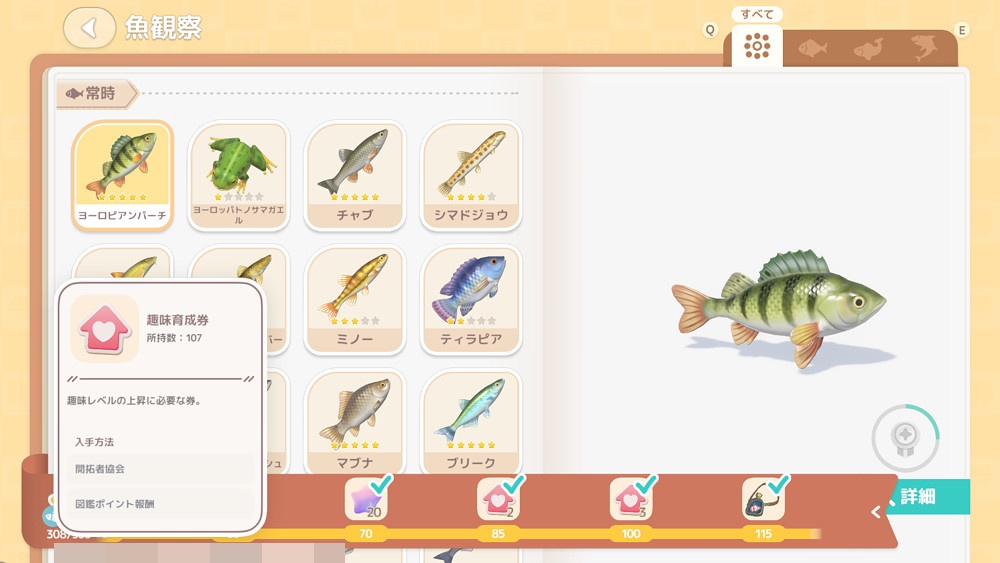The width and height of the screenshot is (1000, 563).
Task: Switch to the すべて category tab
Action: (x=757, y=46)
